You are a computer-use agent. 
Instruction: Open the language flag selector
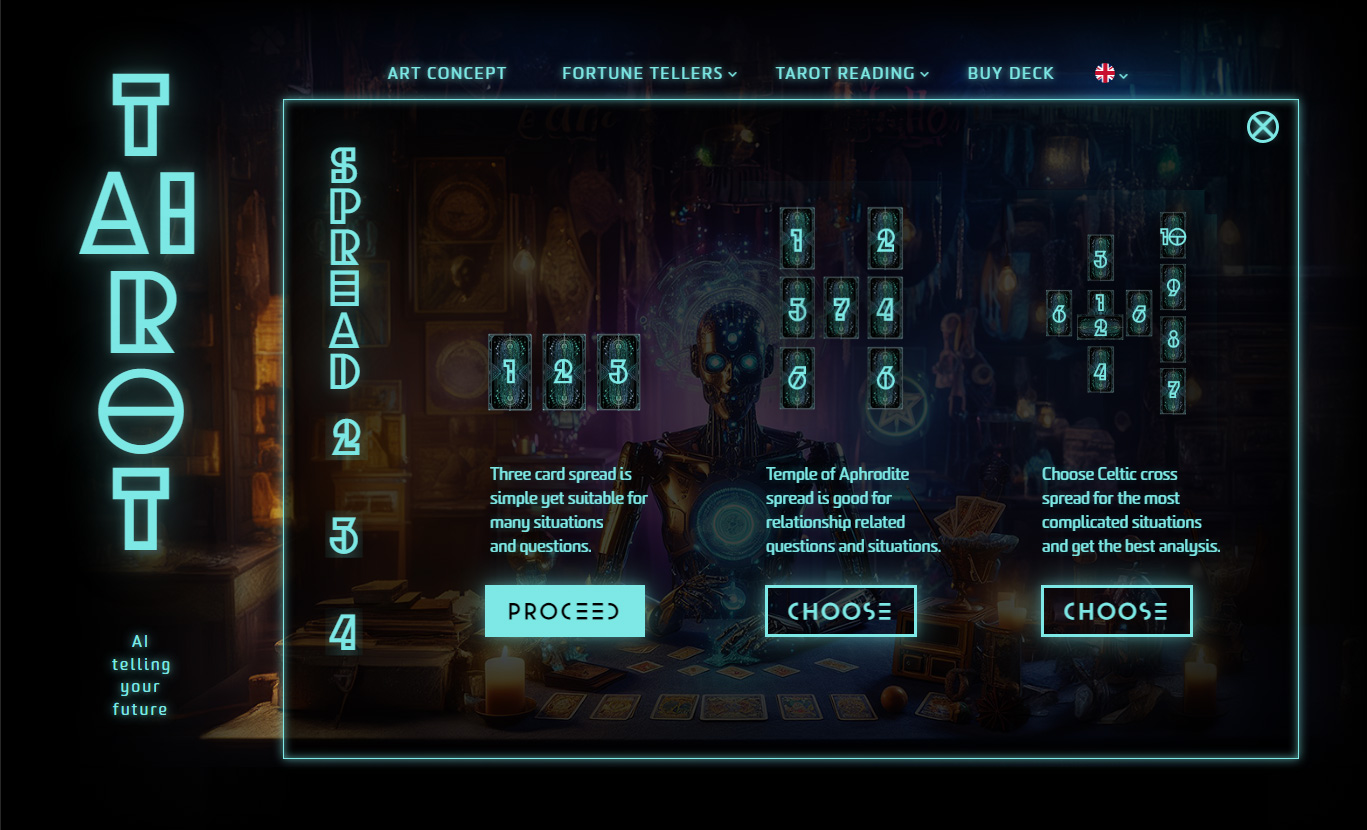point(1110,73)
